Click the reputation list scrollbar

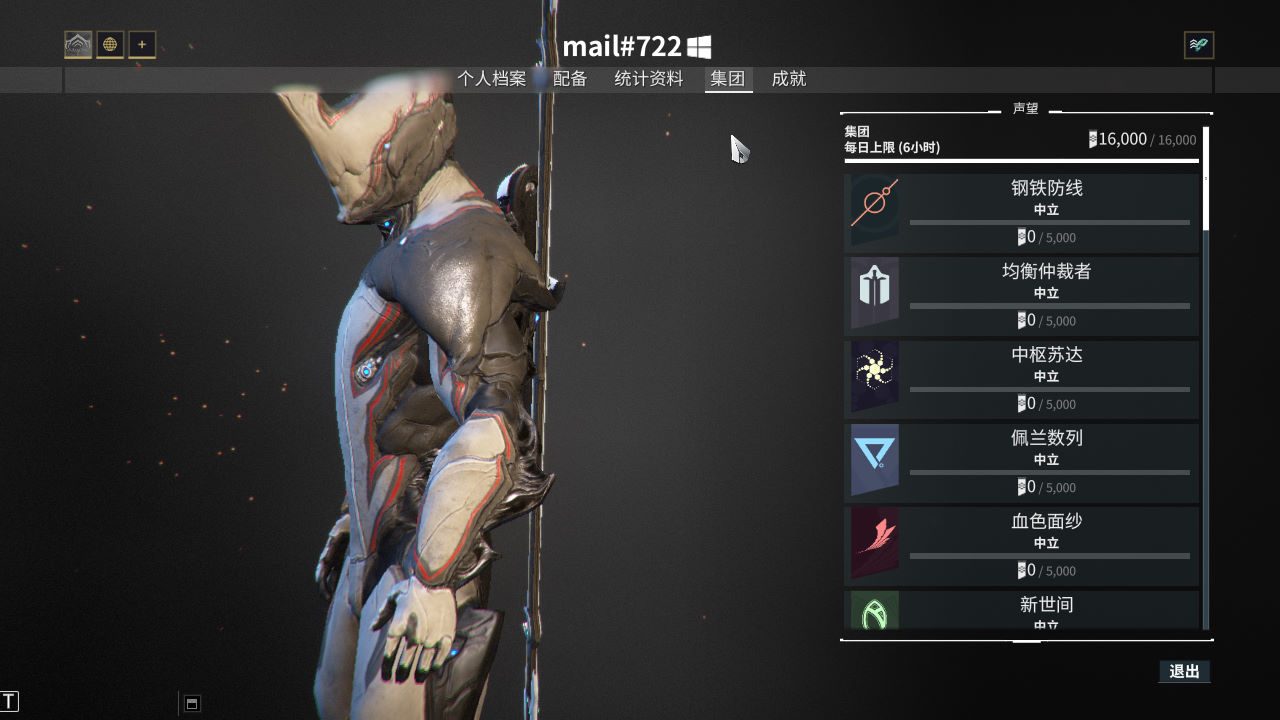coord(1206,180)
